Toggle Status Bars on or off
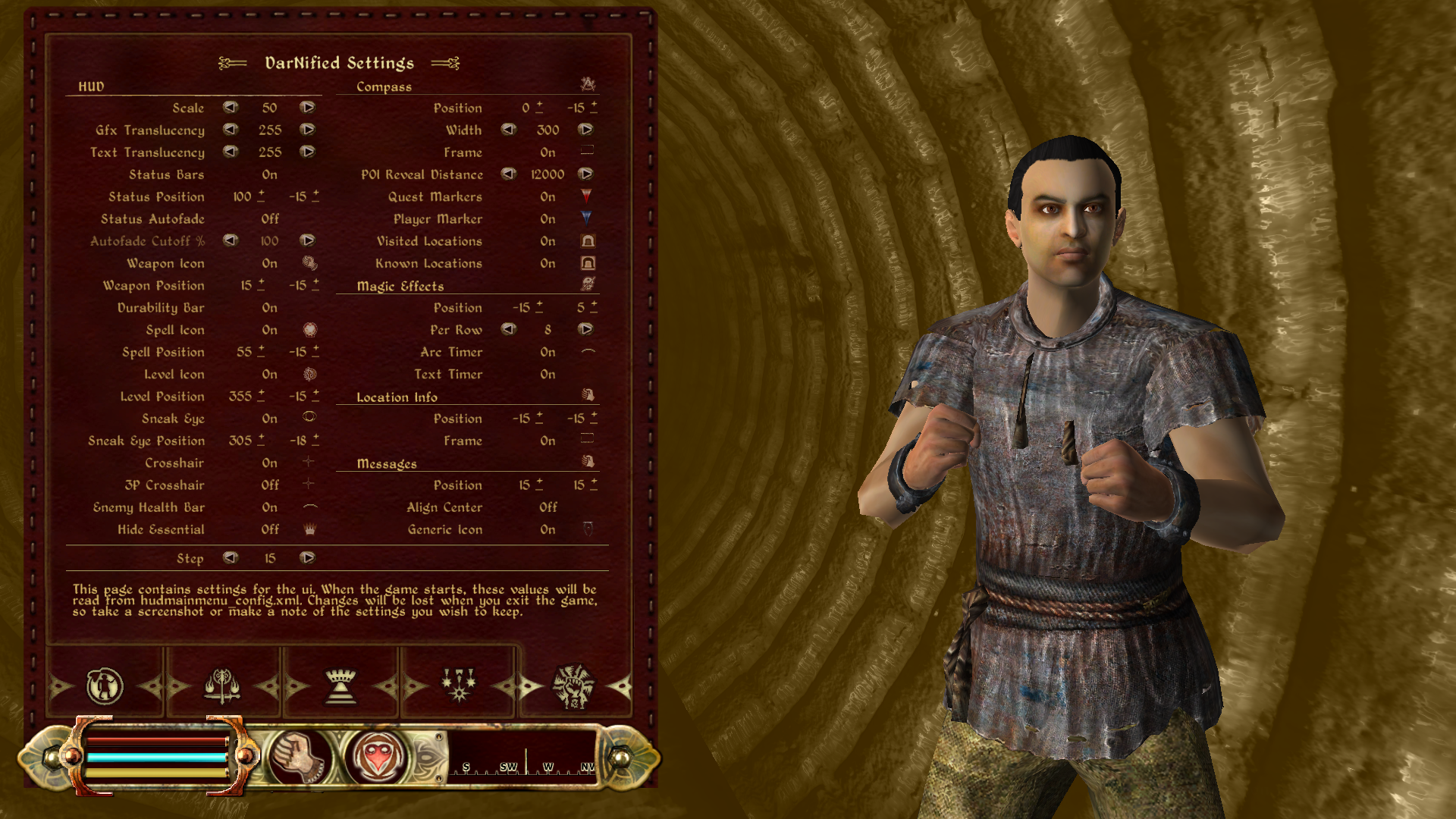Viewport: 1456px width, 819px height. pos(269,174)
